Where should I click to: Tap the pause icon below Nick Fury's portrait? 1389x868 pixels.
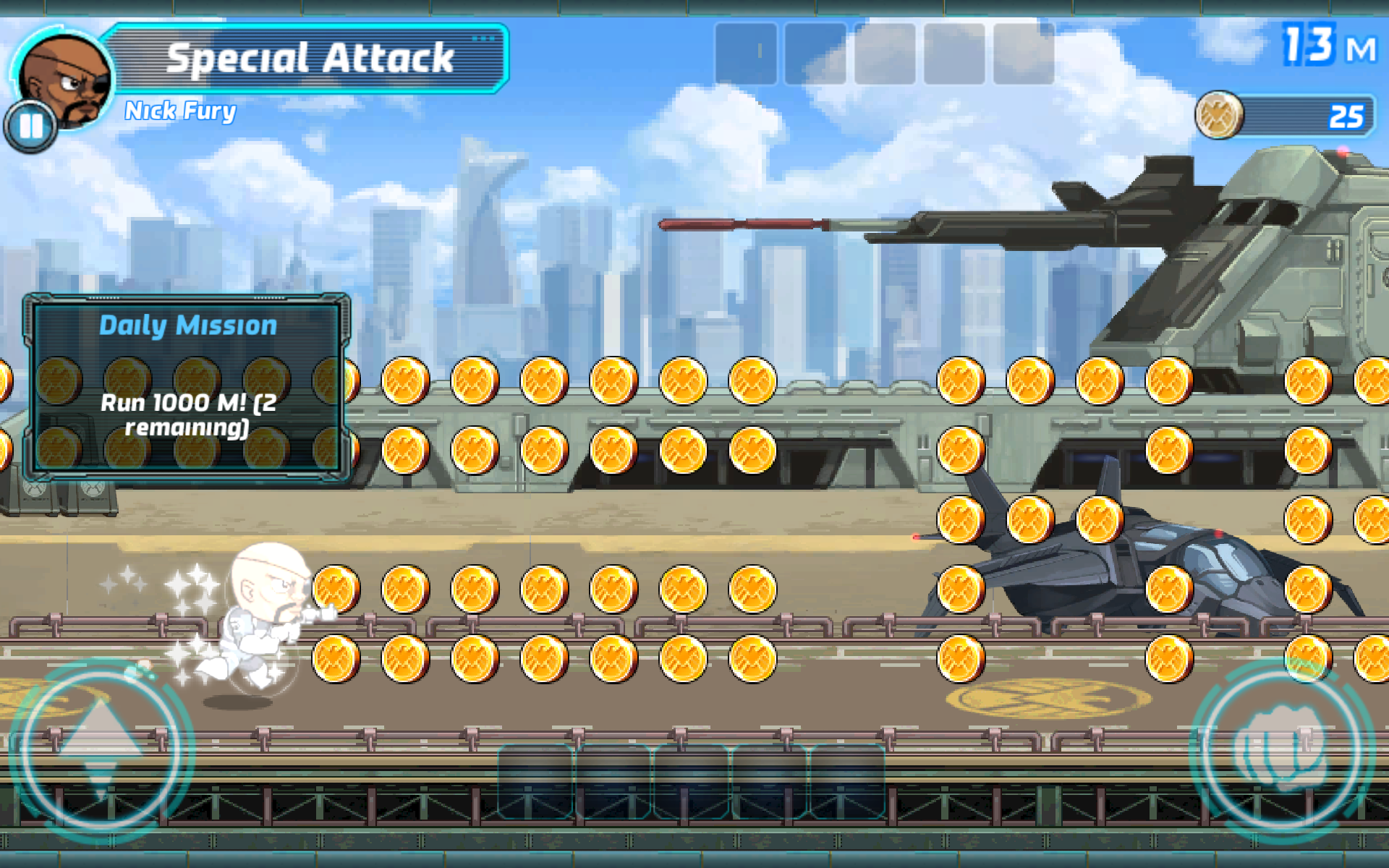(30, 127)
